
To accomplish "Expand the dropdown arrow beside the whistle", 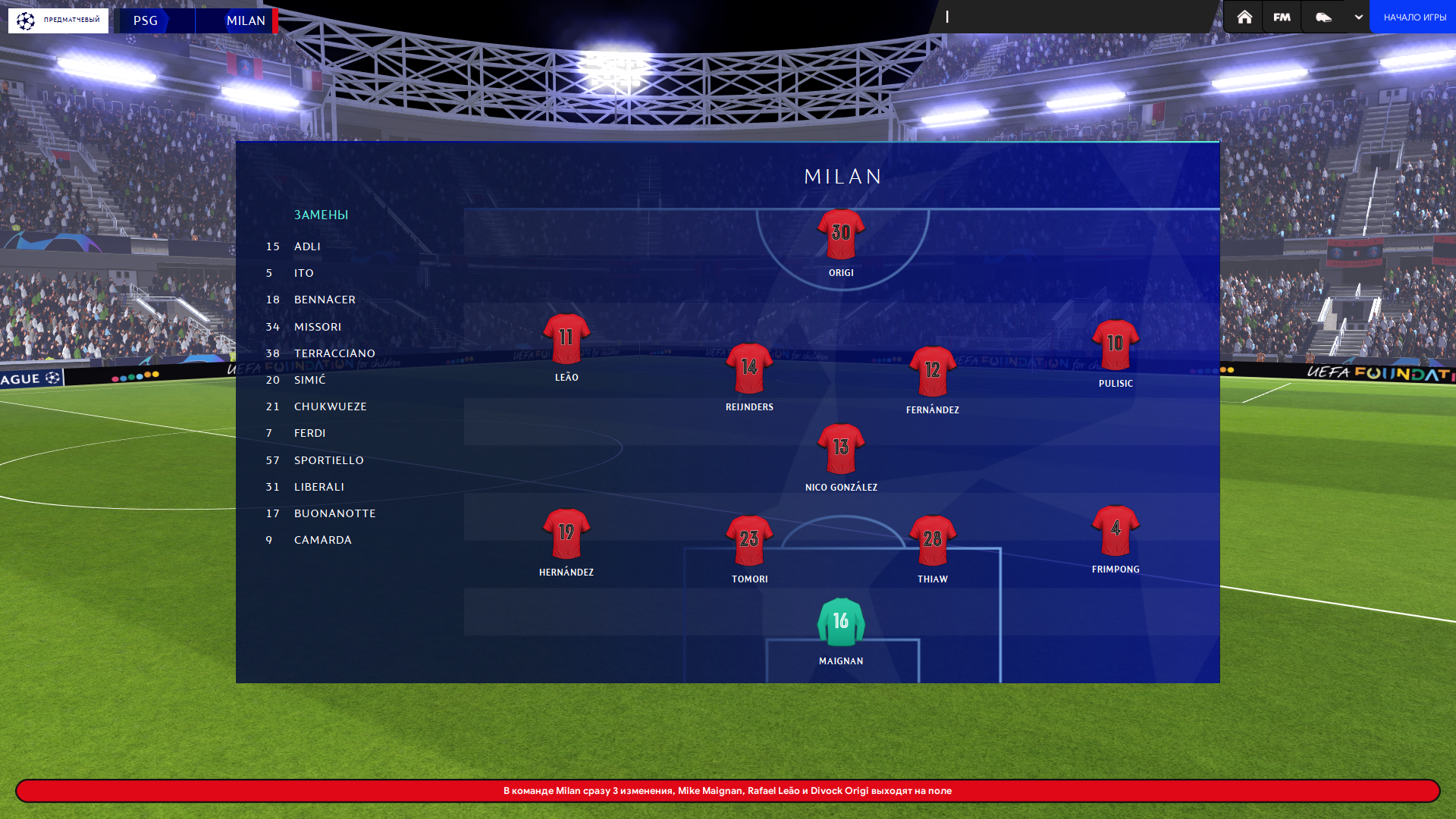I will pos(1358,17).
